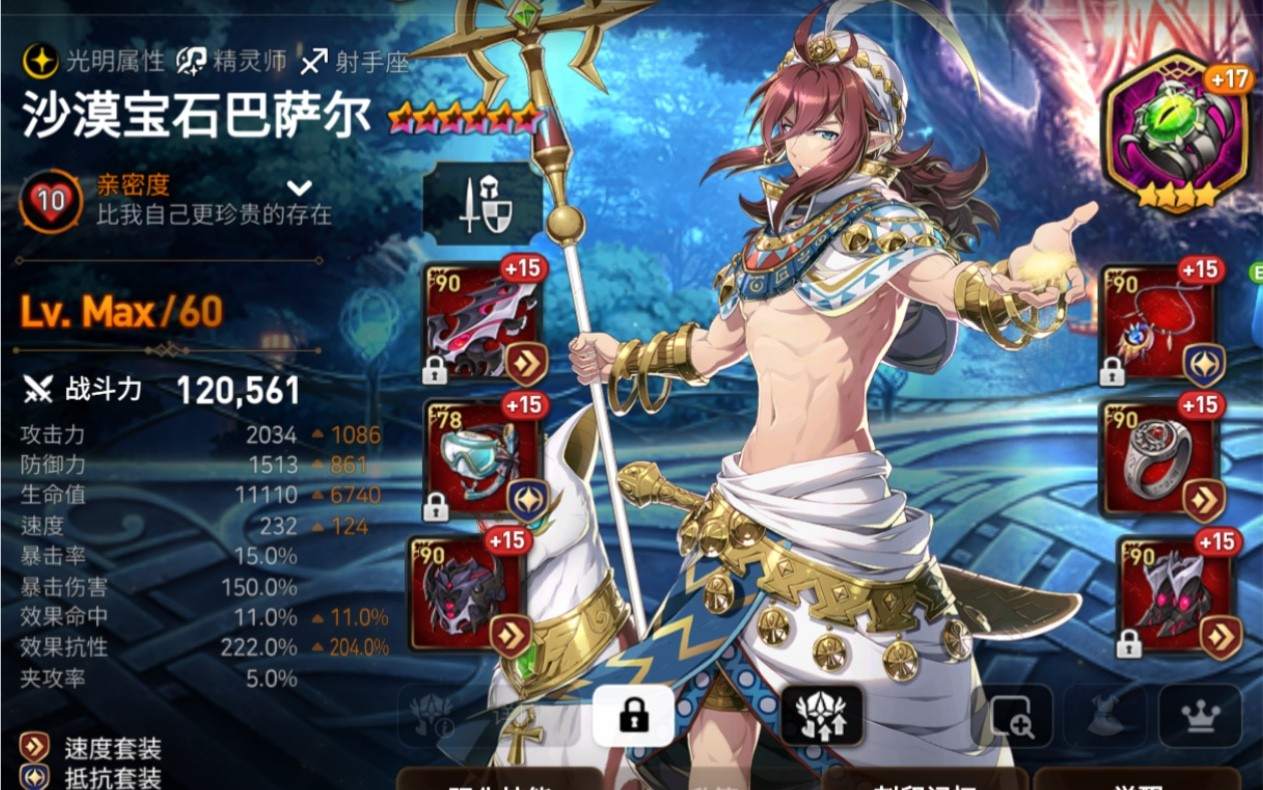Open the equipment set loadout button

point(483,202)
